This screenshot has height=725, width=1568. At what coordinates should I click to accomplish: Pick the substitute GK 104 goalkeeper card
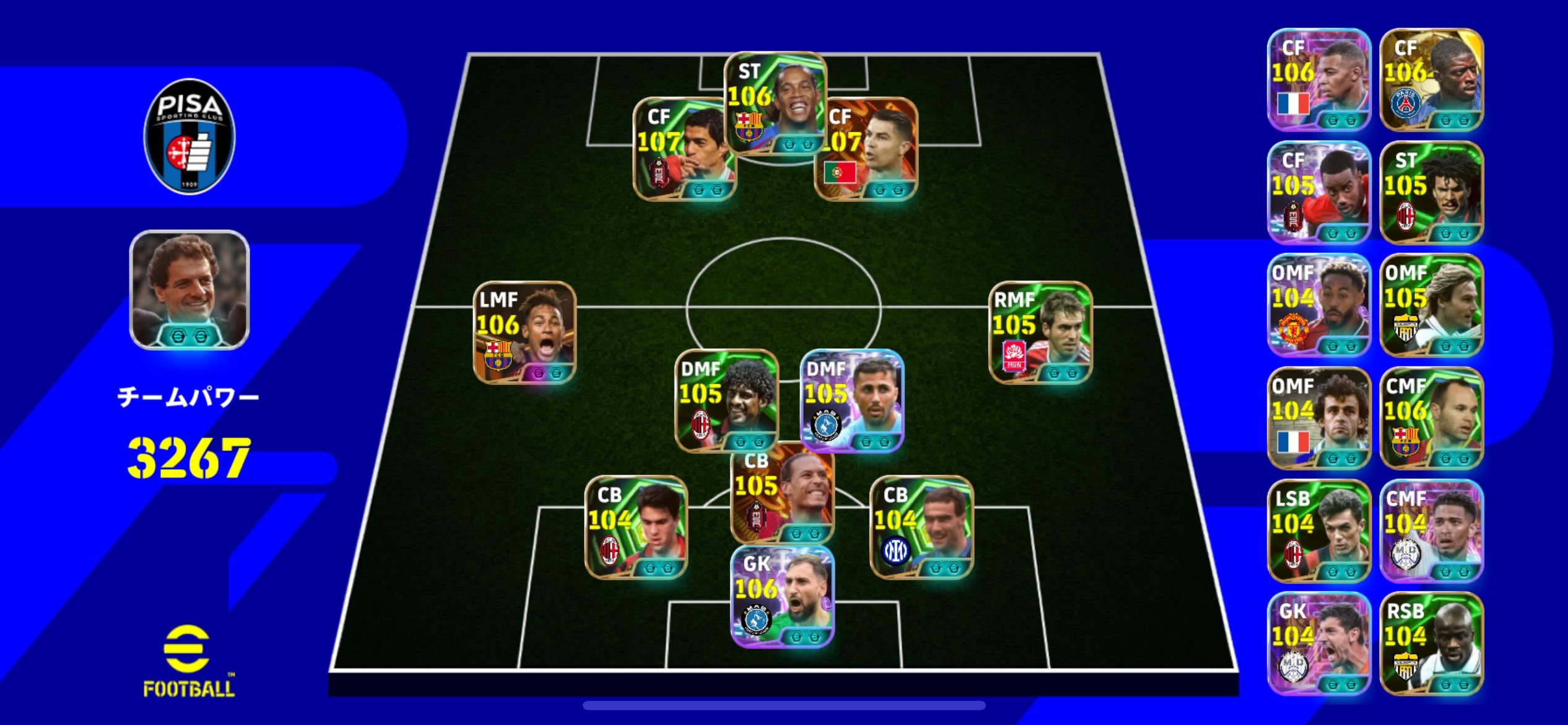click(x=1319, y=643)
